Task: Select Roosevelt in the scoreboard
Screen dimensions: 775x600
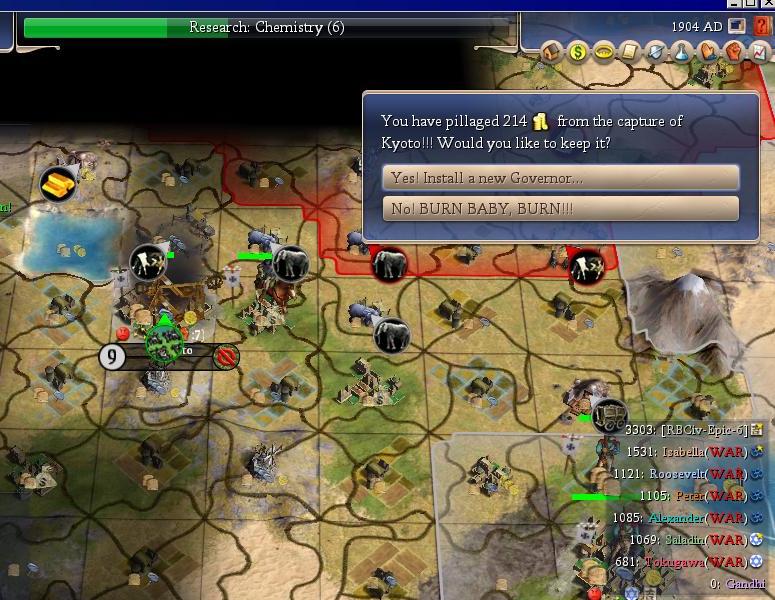Action: [x=697, y=474]
